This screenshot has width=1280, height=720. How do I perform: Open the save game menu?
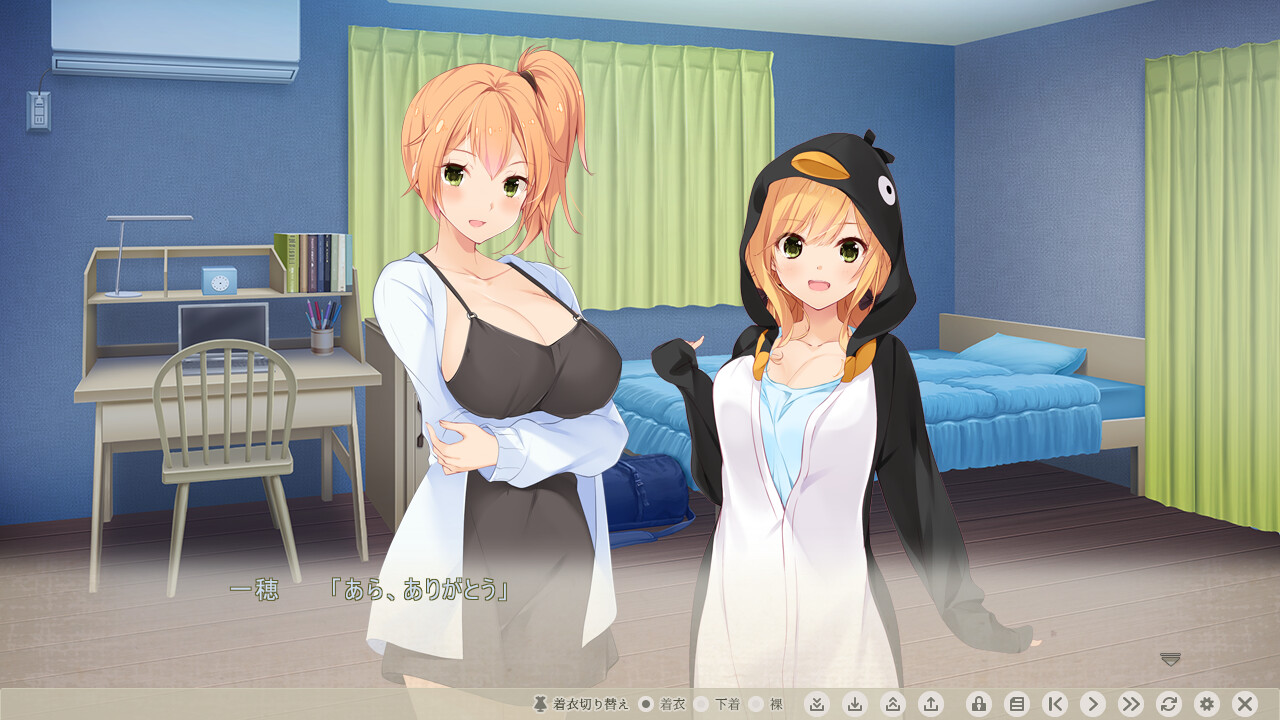855,704
